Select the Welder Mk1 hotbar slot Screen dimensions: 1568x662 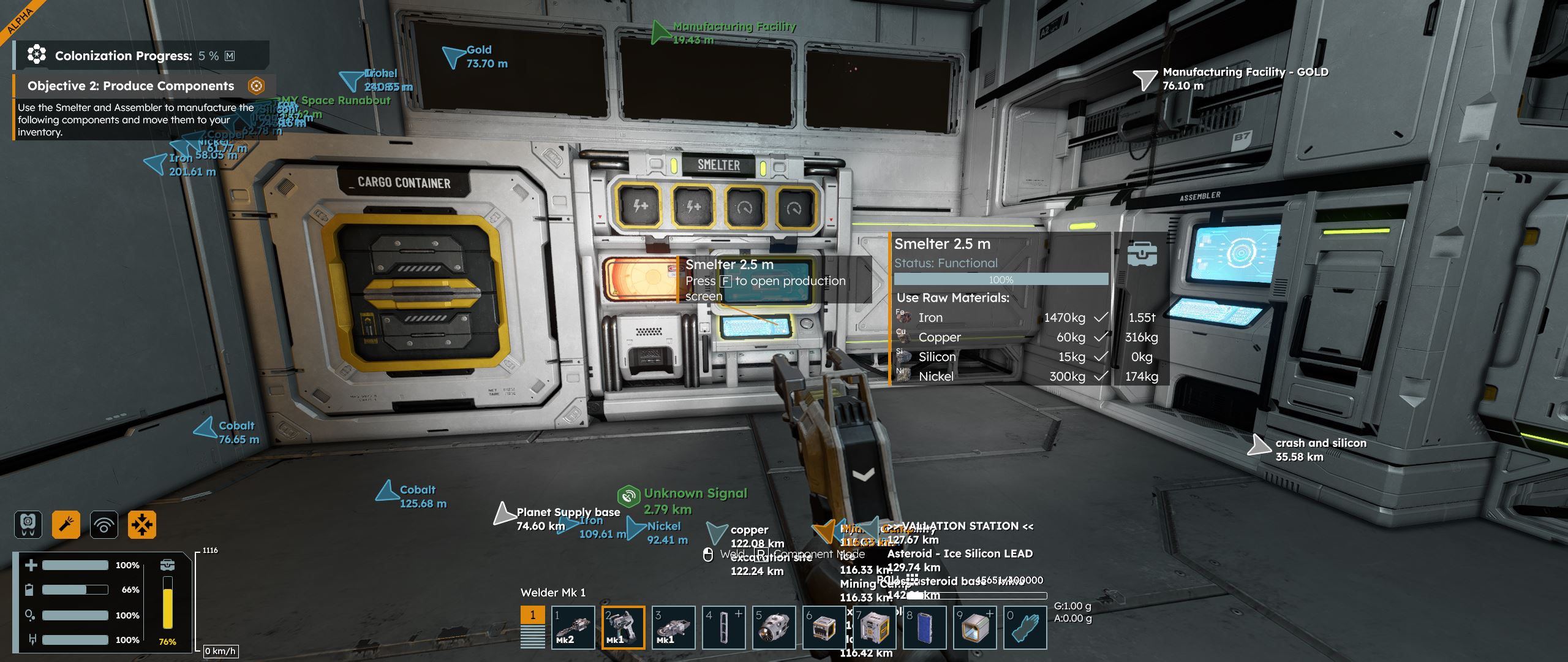[623, 627]
